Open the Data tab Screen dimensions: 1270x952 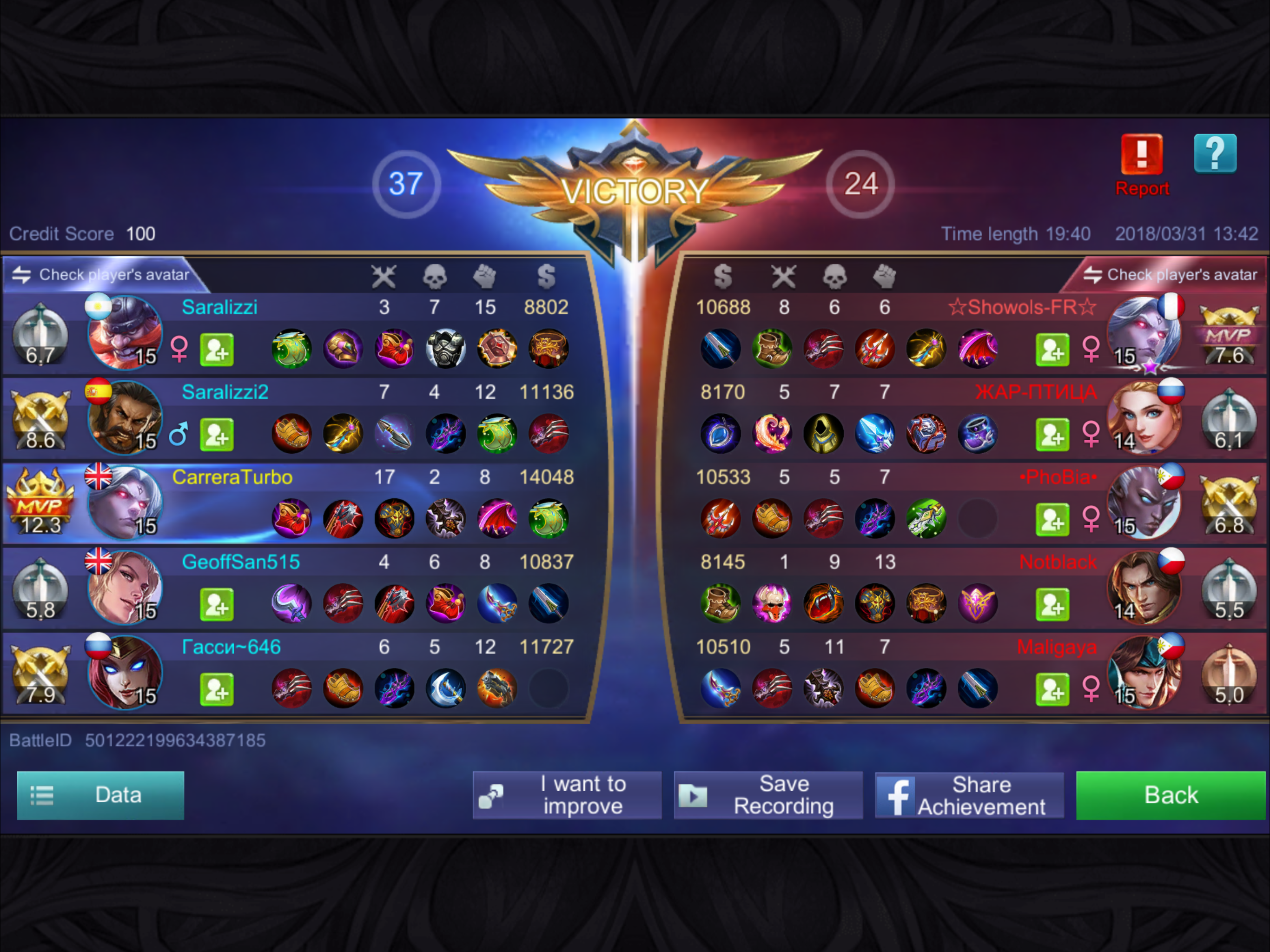click(x=100, y=795)
